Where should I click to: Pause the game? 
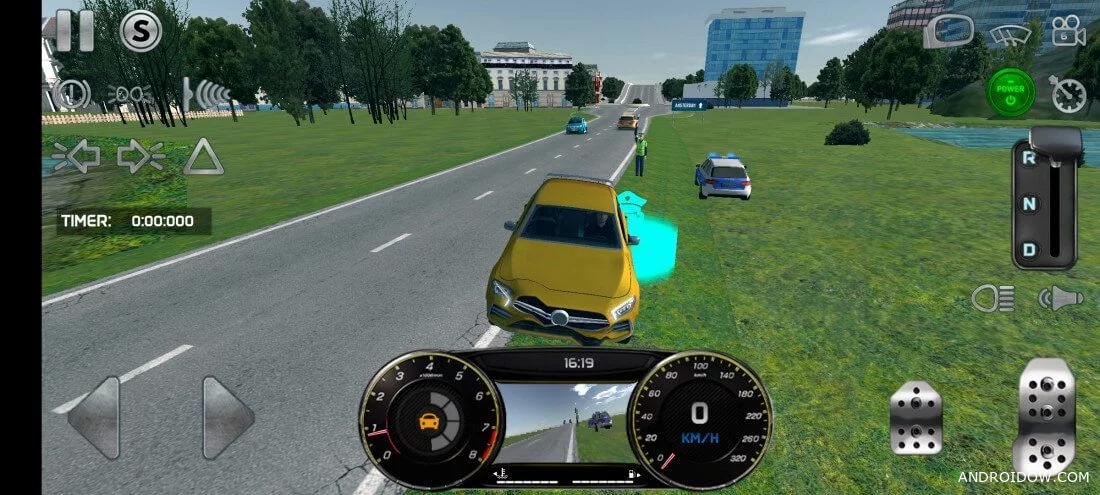pos(74,30)
